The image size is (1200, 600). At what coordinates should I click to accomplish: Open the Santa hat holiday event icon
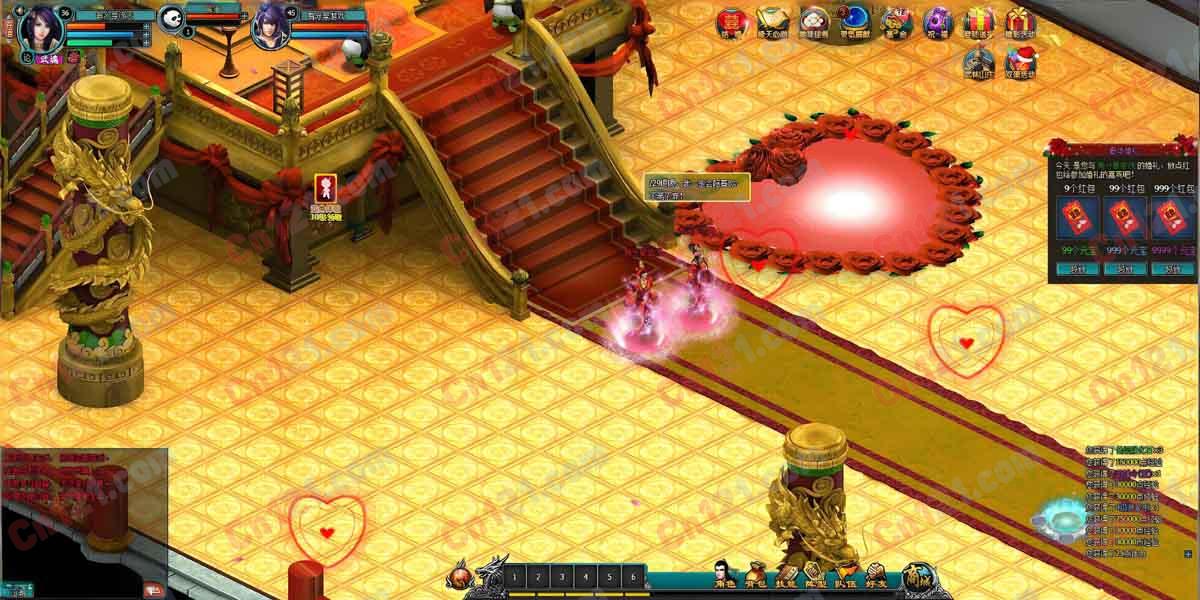pyautogui.click(x=1021, y=61)
